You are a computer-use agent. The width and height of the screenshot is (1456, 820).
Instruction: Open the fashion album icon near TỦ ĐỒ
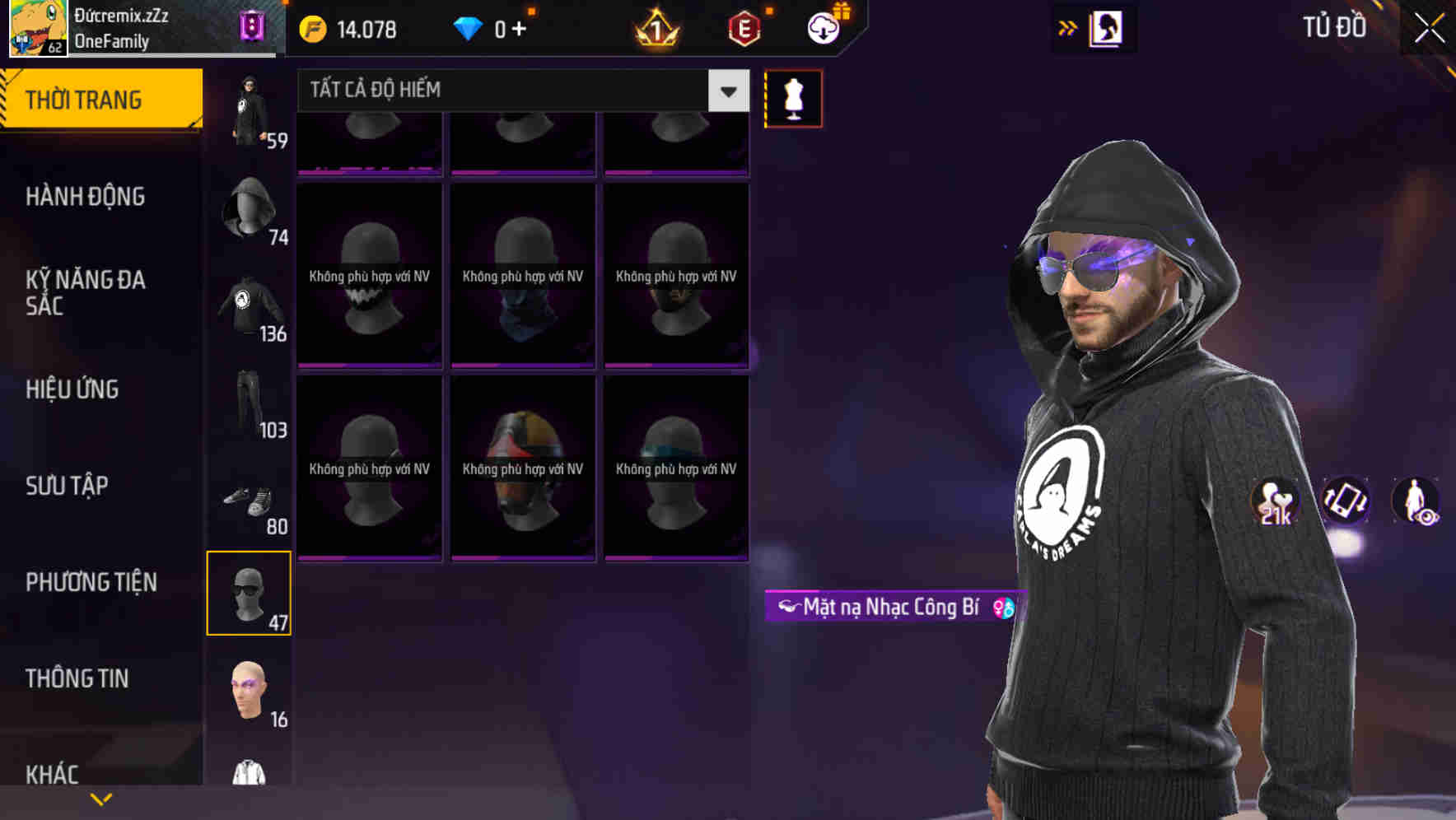tap(1108, 27)
